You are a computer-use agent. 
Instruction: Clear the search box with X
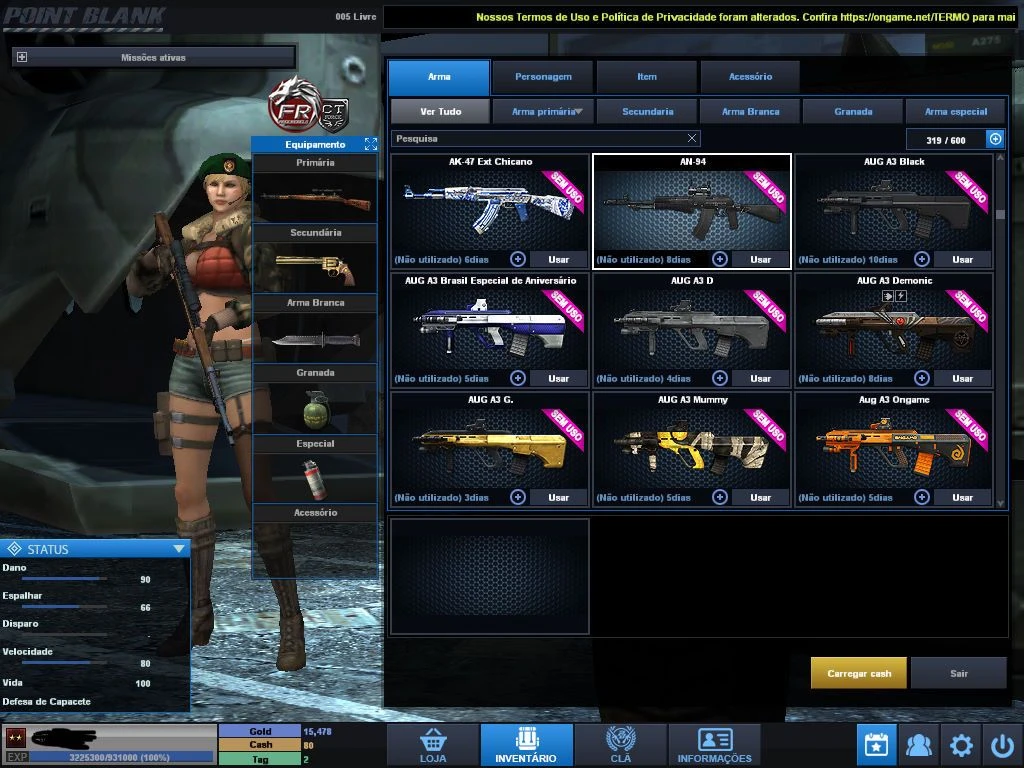click(x=692, y=139)
